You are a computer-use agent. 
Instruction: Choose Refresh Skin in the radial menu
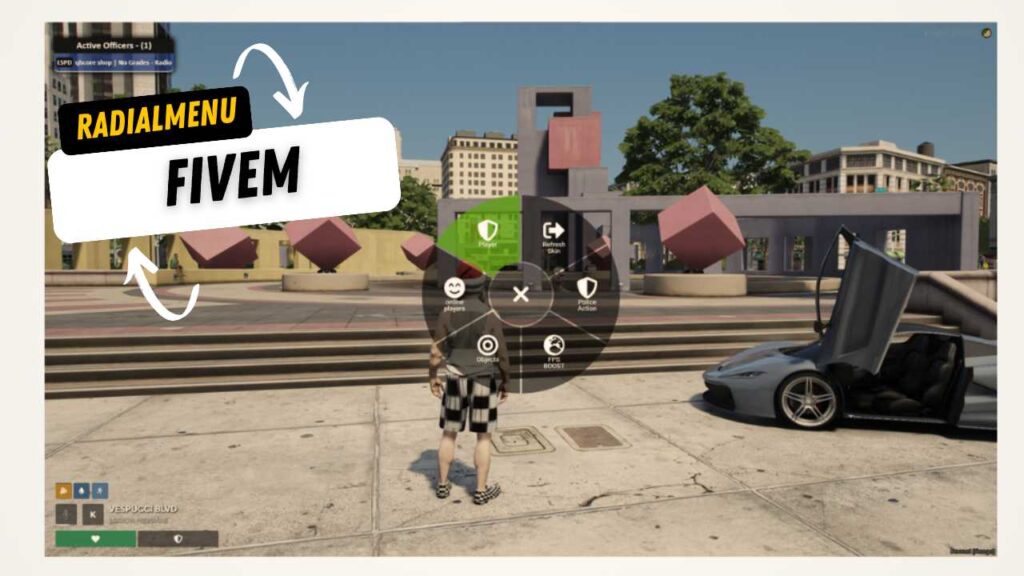click(x=554, y=235)
